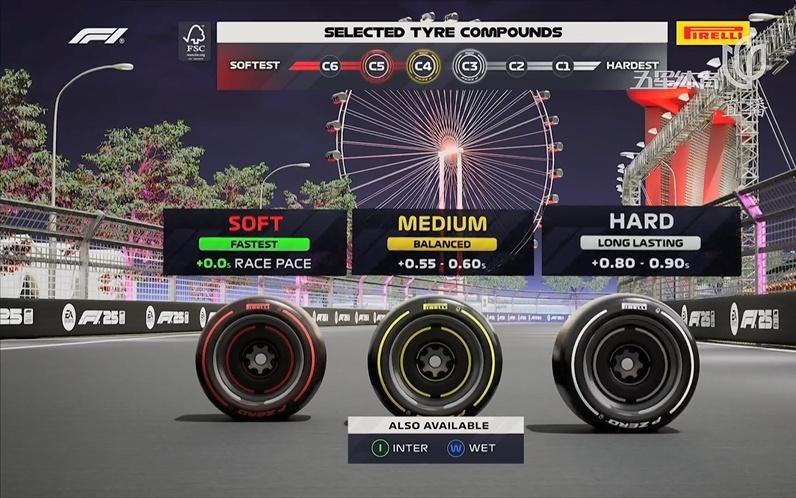The height and width of the screenshot is (498, 796).
Task: Click the C6 softest compound label
Action: [x=330, y=66]
